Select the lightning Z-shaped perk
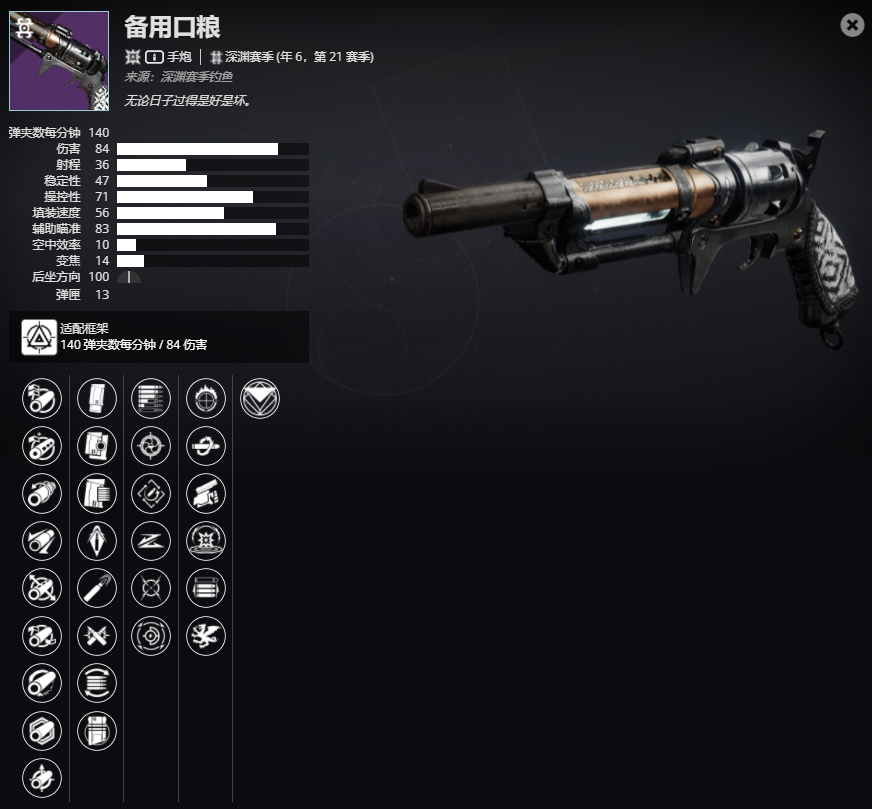872x809 pixels. click(150, 540)
